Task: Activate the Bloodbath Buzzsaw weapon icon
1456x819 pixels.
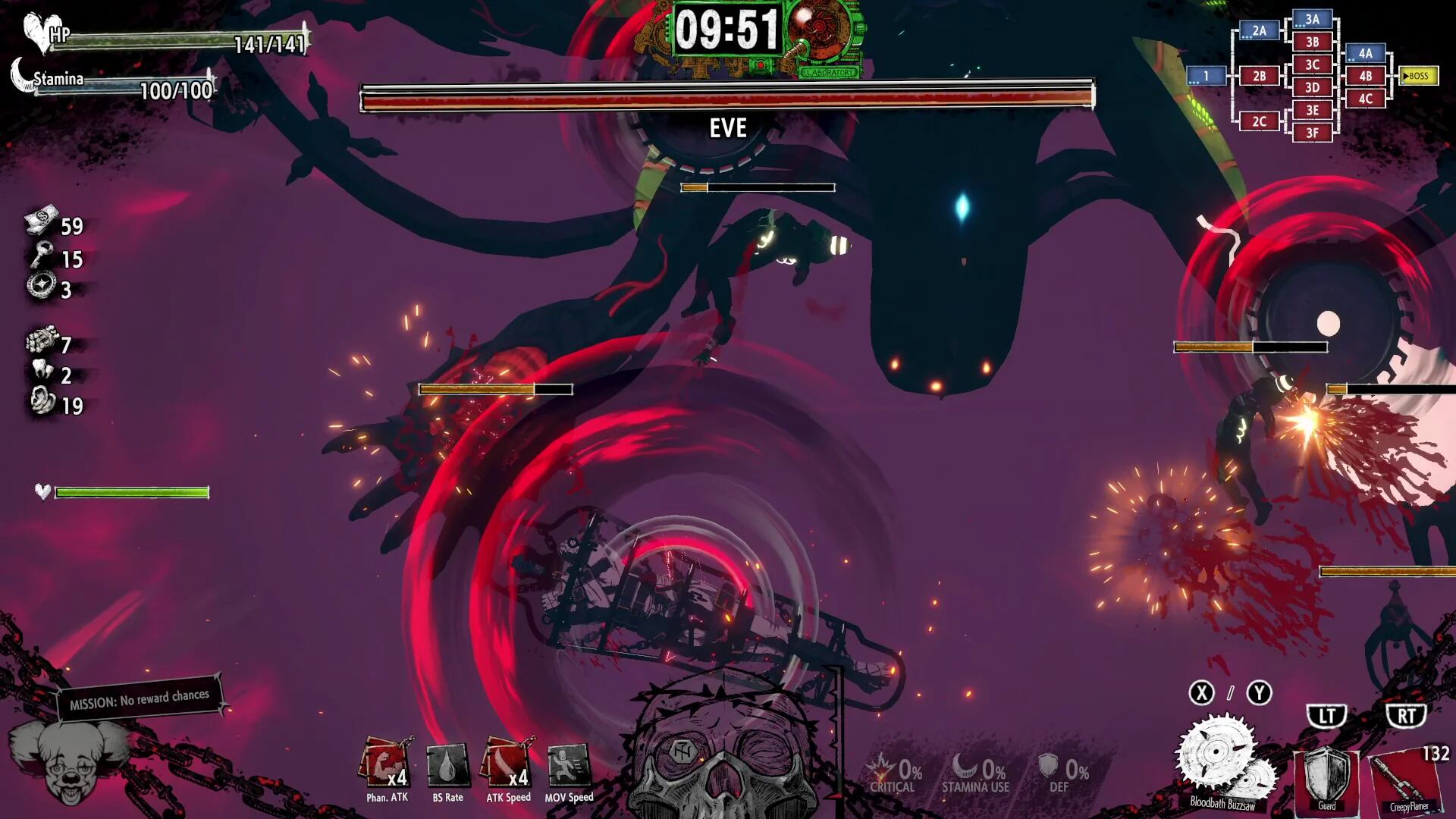Action: coord(1222,760)
